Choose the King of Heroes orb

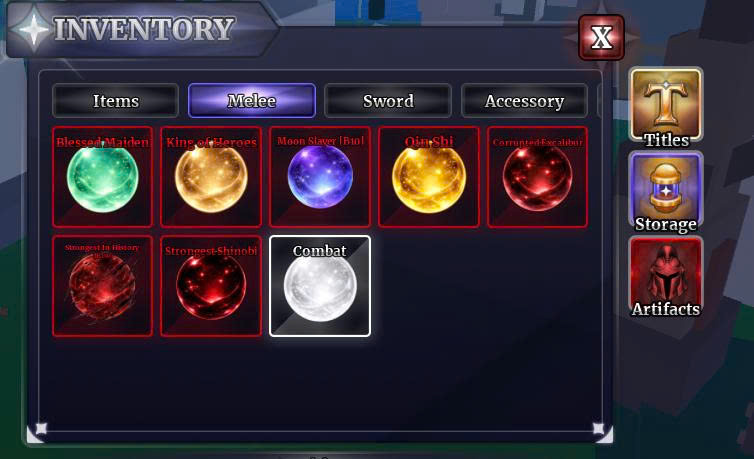pos(211,177)
